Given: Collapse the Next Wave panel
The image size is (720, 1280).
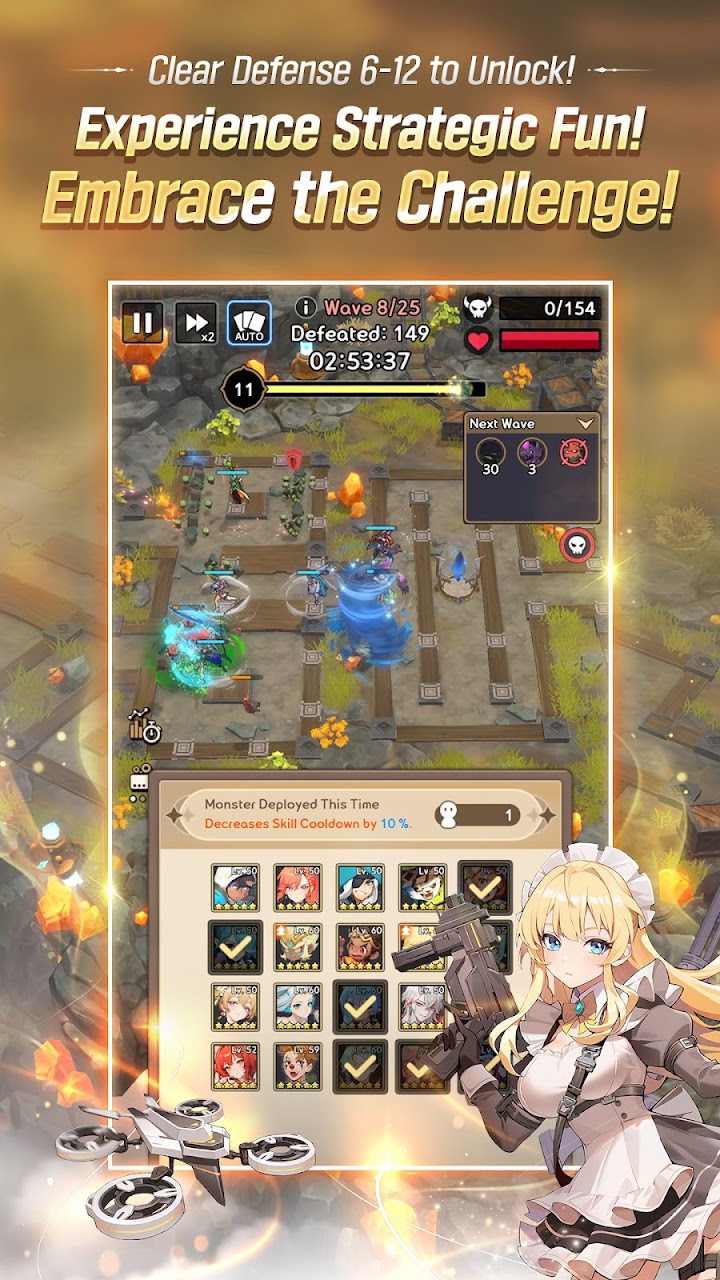Looking at the screenshot, I should [x=586, y=424].
